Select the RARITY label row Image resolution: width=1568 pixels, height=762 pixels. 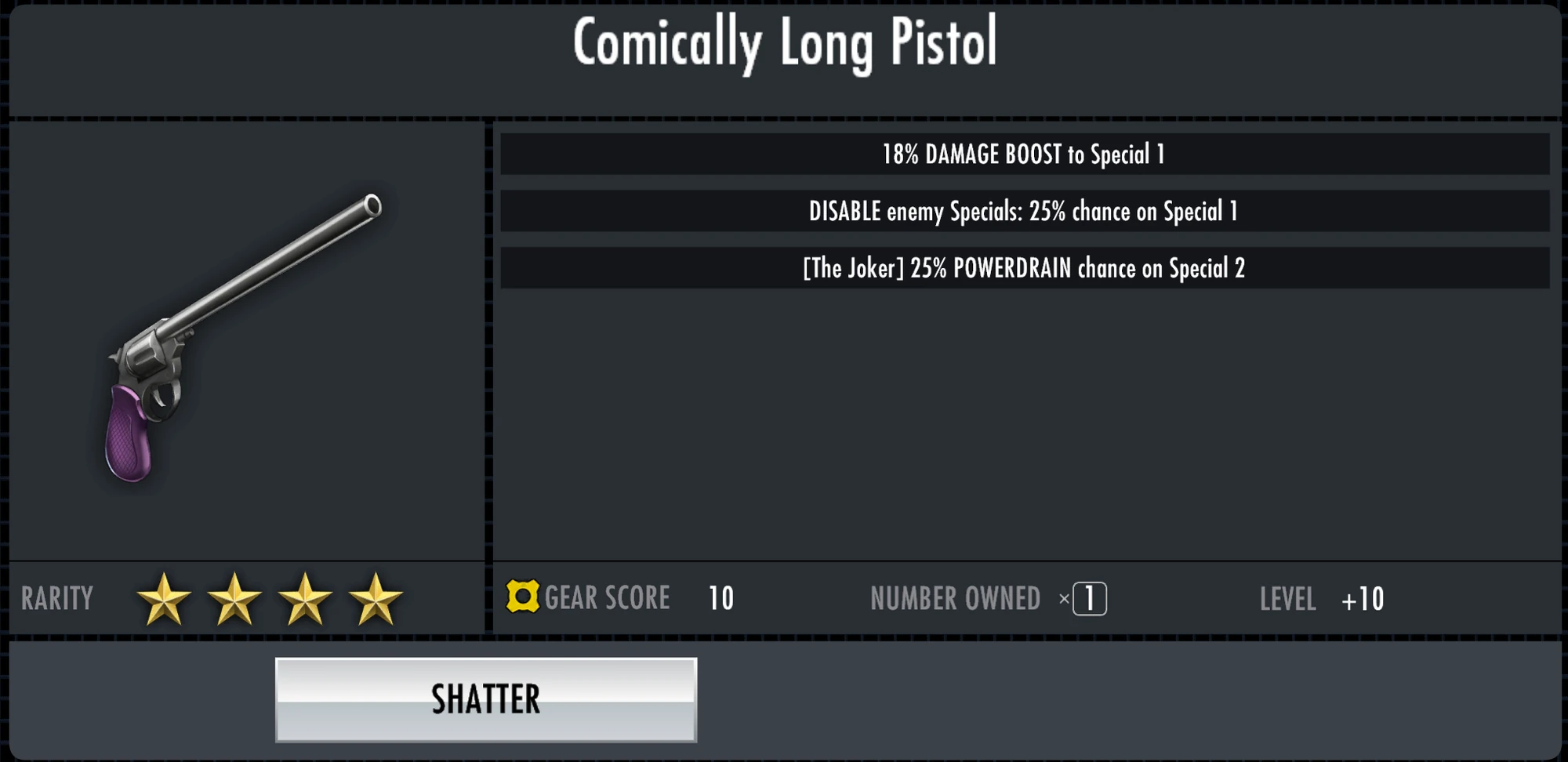[x=56, y=599]
